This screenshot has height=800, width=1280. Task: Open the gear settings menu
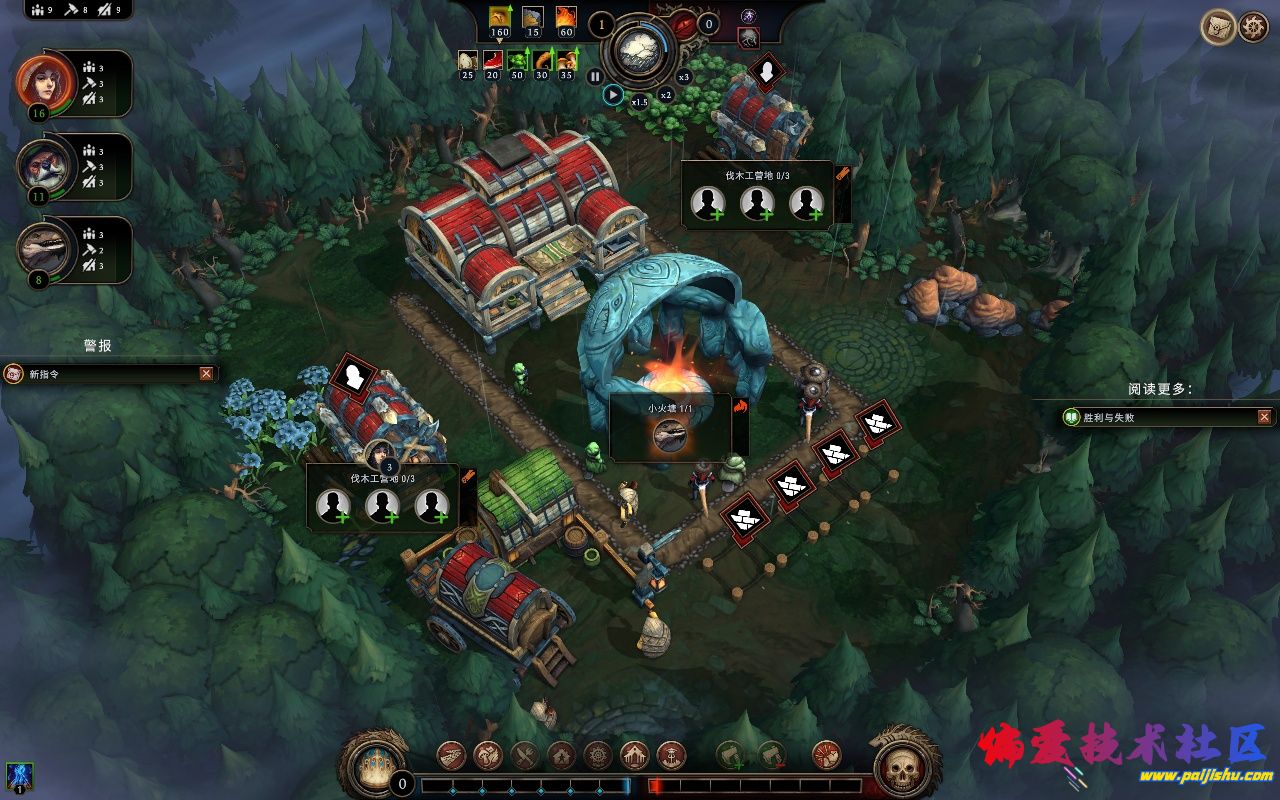pos(1253,27)
